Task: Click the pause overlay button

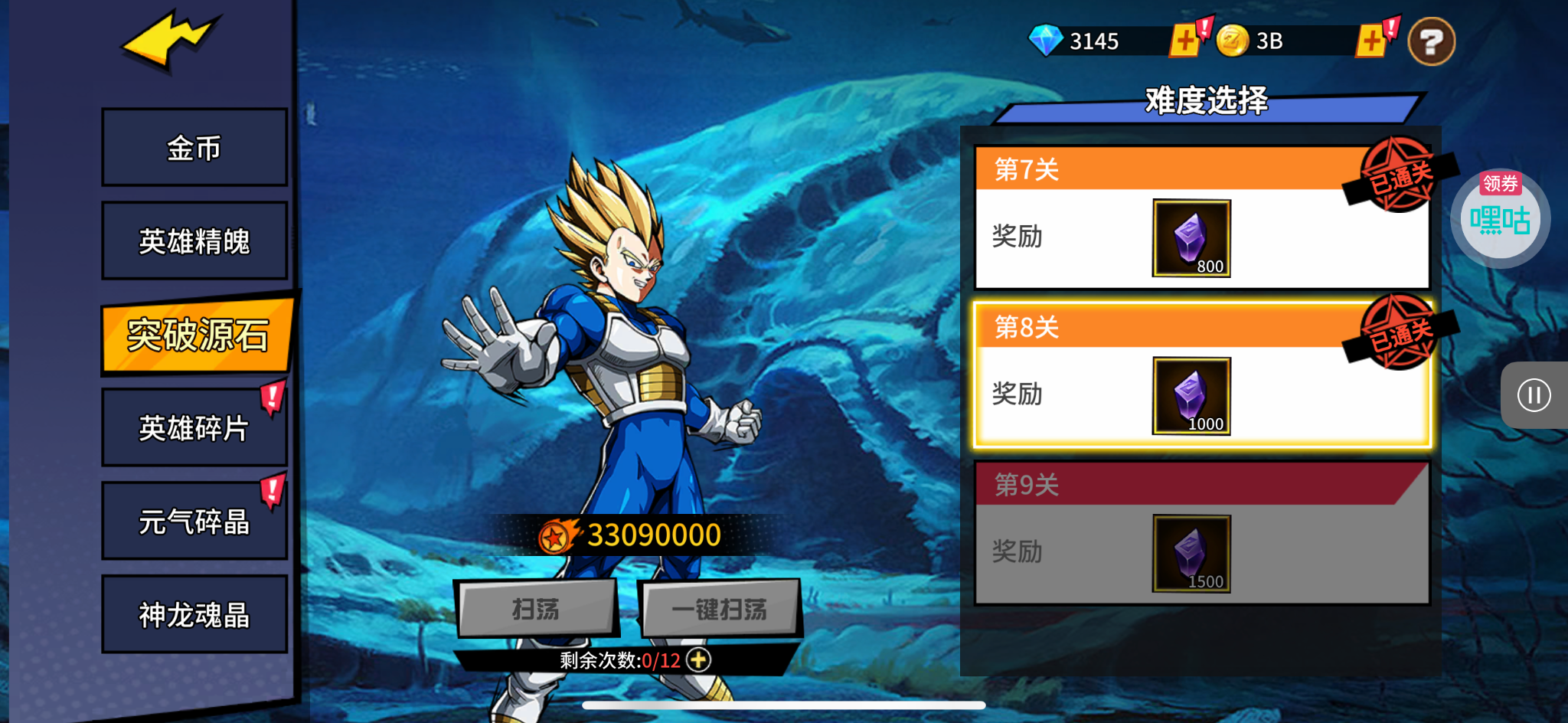Action: tap(1534, 395)
